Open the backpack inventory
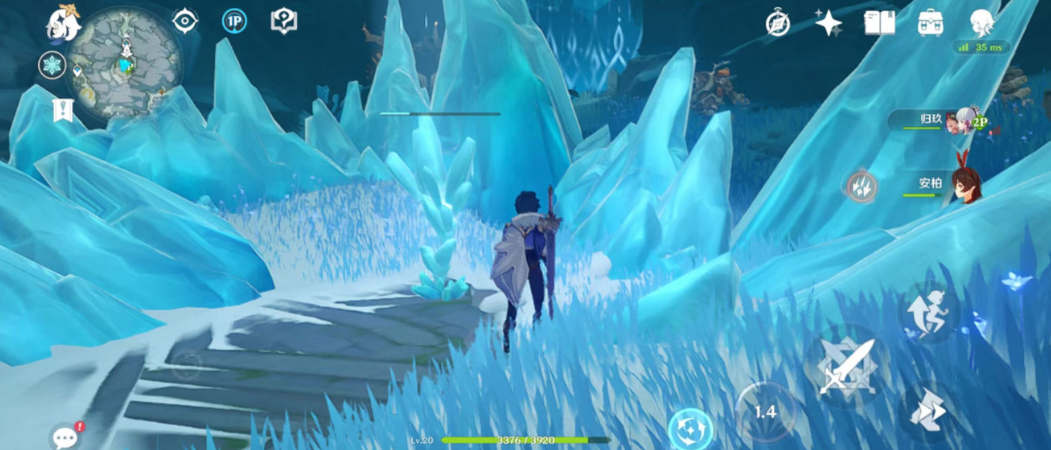The width and height of the screenshot is (1051, 450). 930,23
